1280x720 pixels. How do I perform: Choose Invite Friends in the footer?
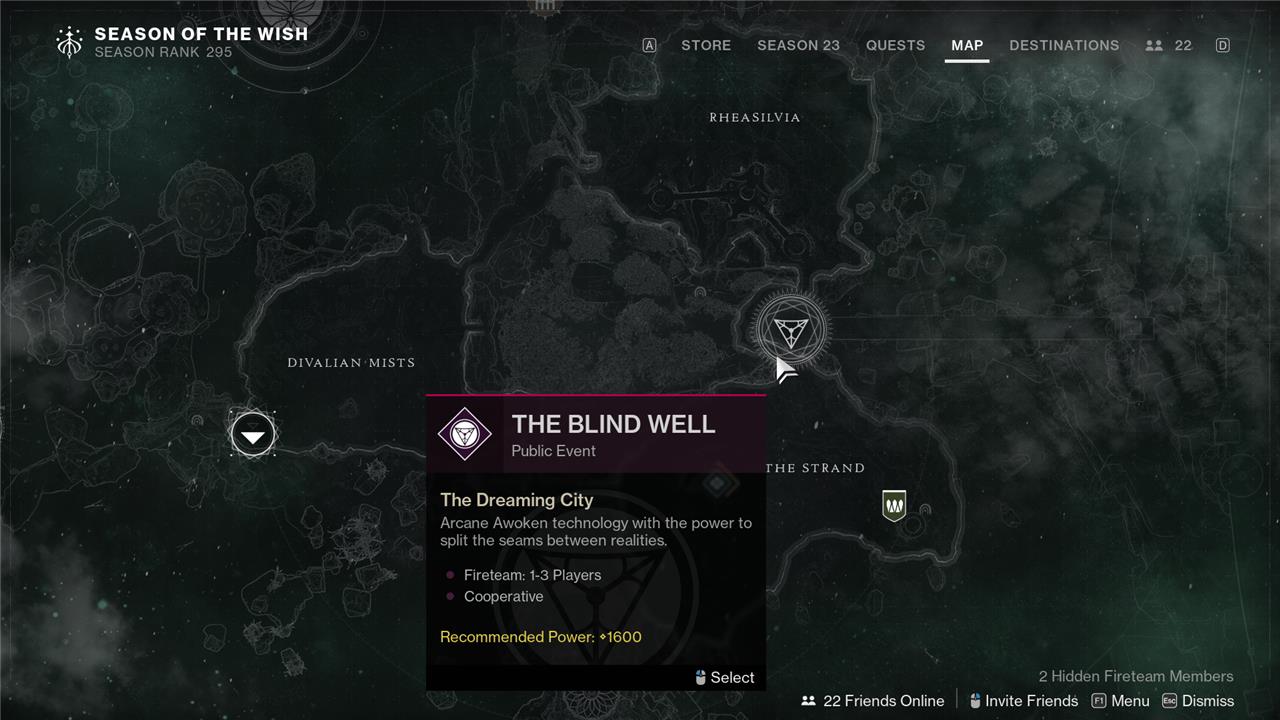pyautogui.click(x=1023, y=701)
